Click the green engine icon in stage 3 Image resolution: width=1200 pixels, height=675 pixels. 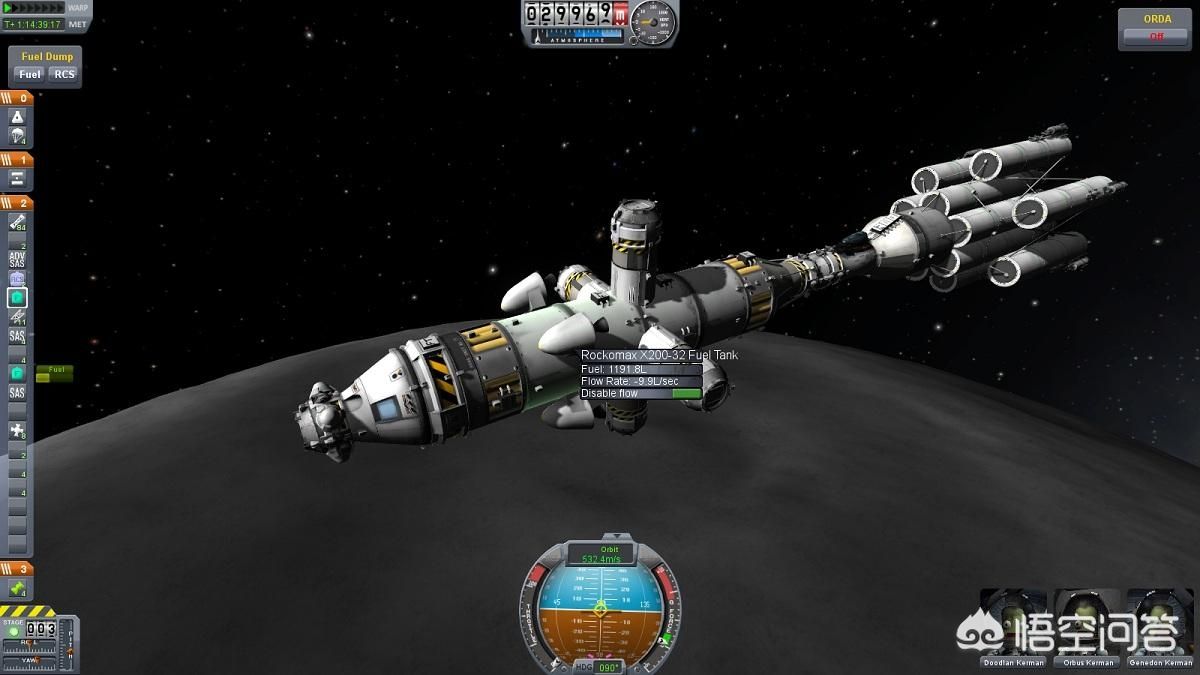[x=18, y=589]
